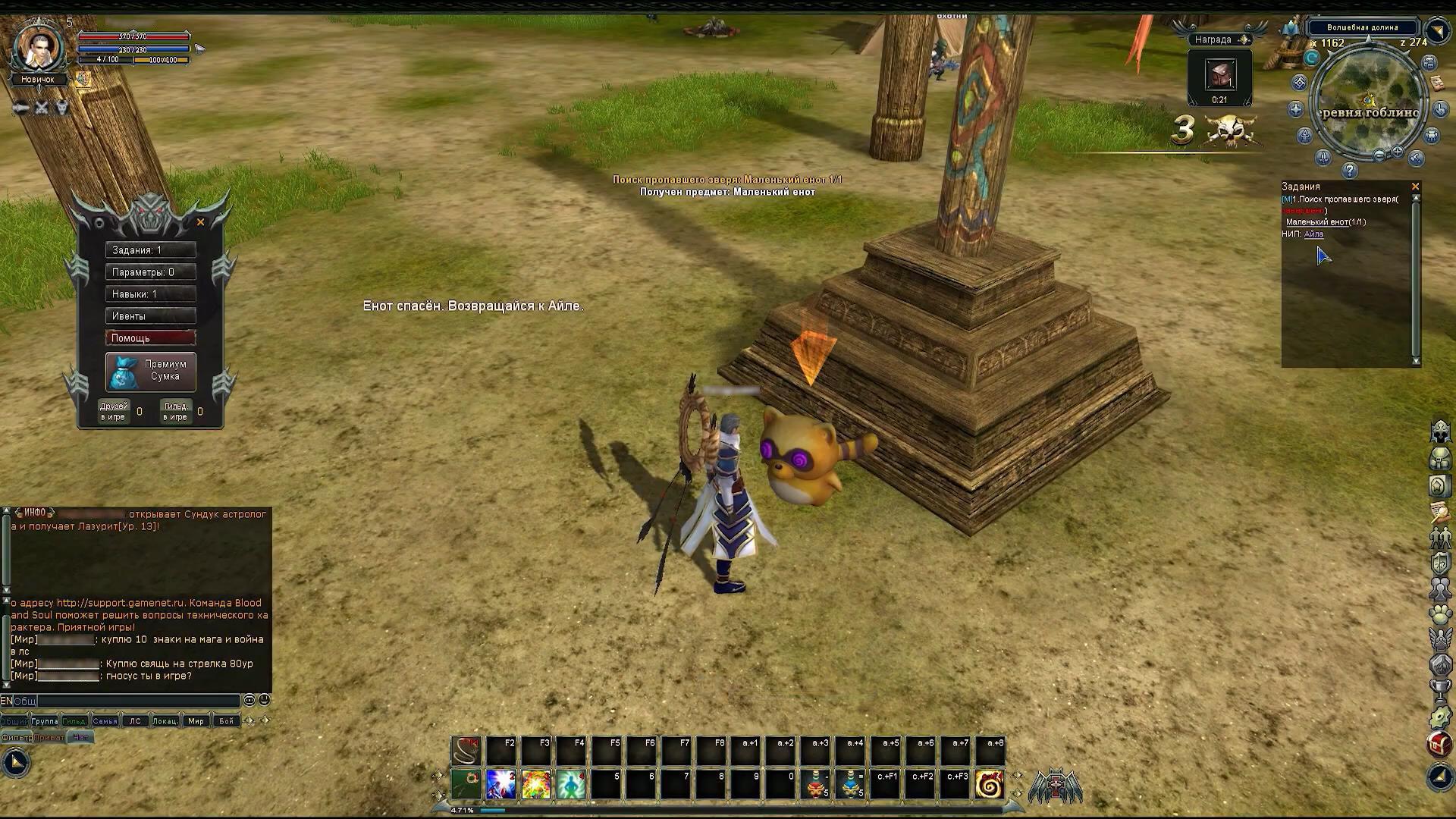Open the Задания: 1 menu entry

(x=150, y=250)
